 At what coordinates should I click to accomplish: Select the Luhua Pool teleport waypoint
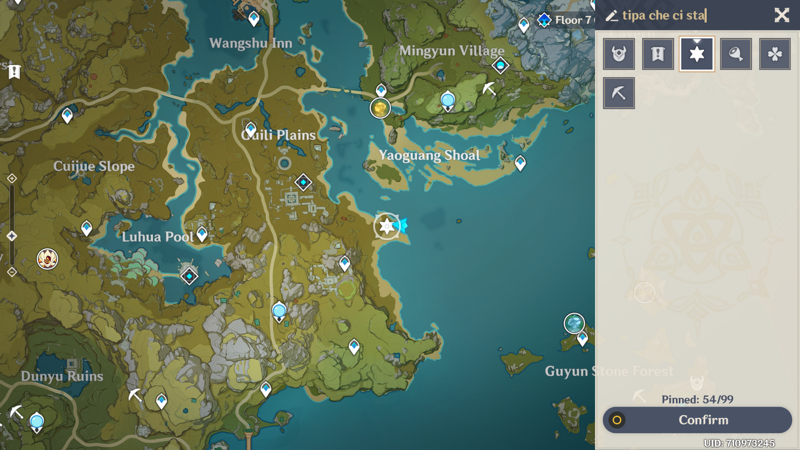pyautogui.click(x=202, y=234)
